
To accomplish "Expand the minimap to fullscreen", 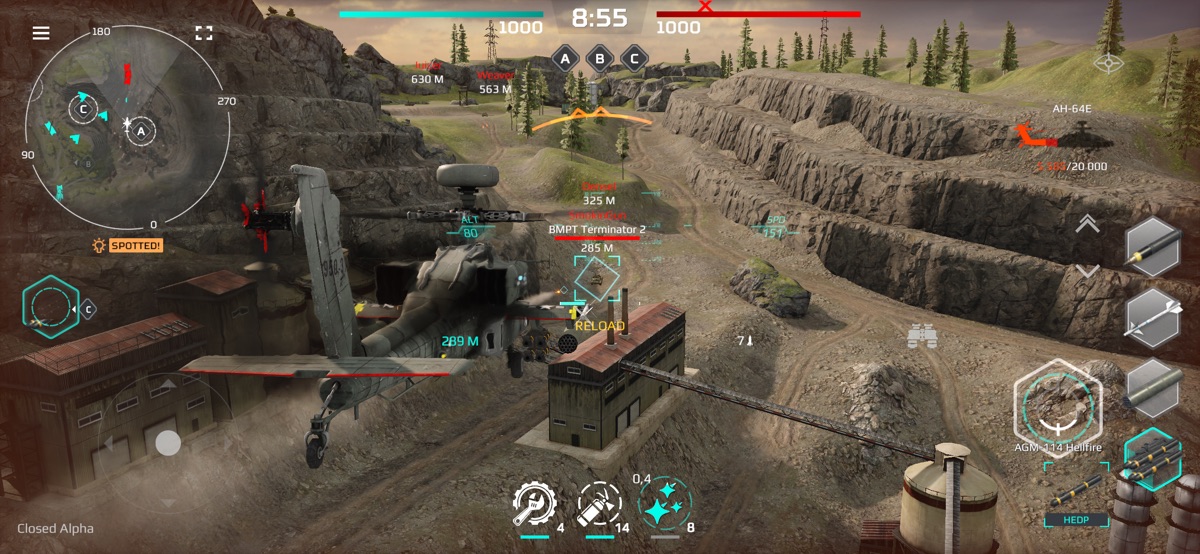I will coord(204,33).
